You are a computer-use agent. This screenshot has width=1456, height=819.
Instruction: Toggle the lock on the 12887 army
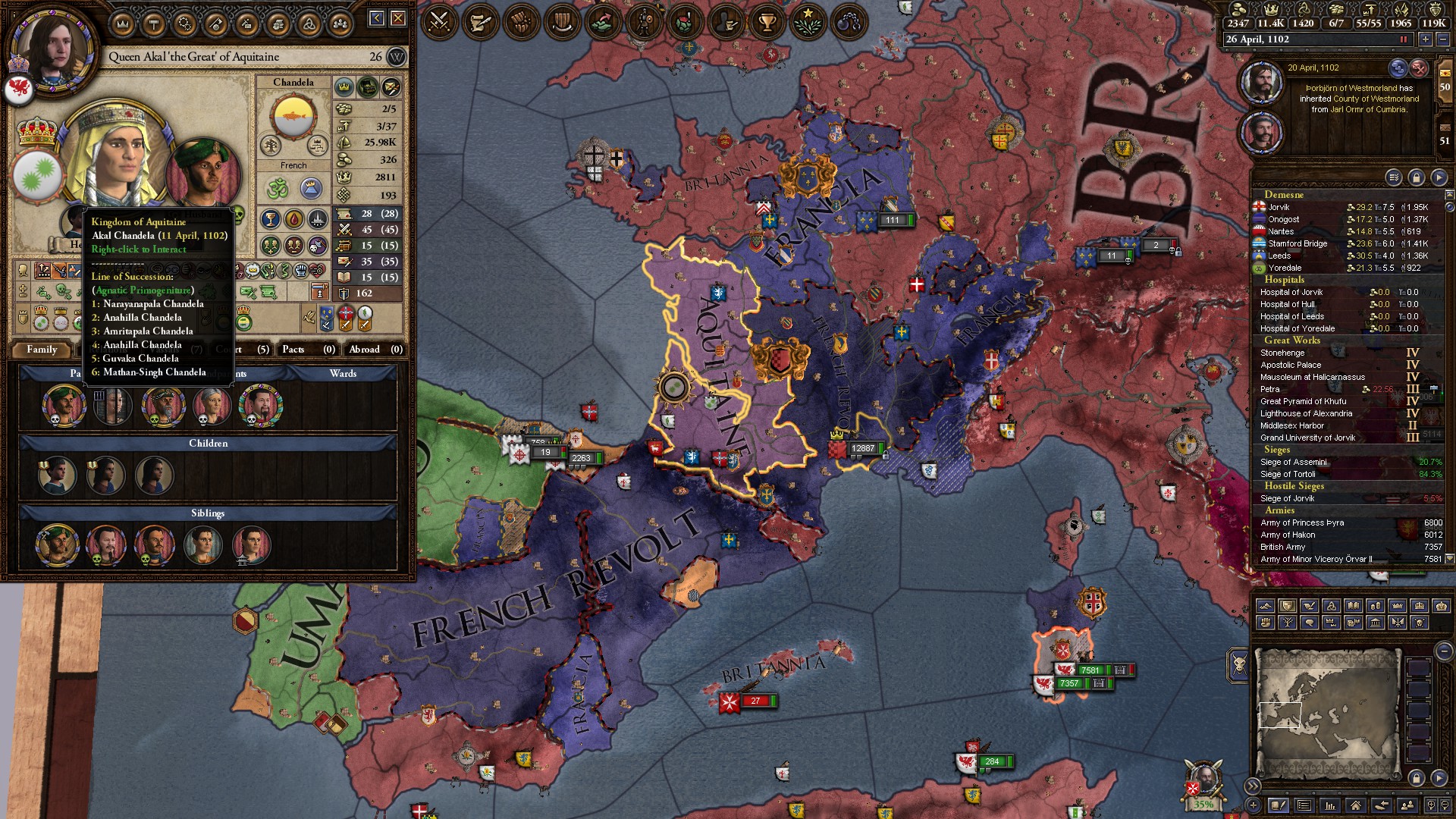pos(886,457)
